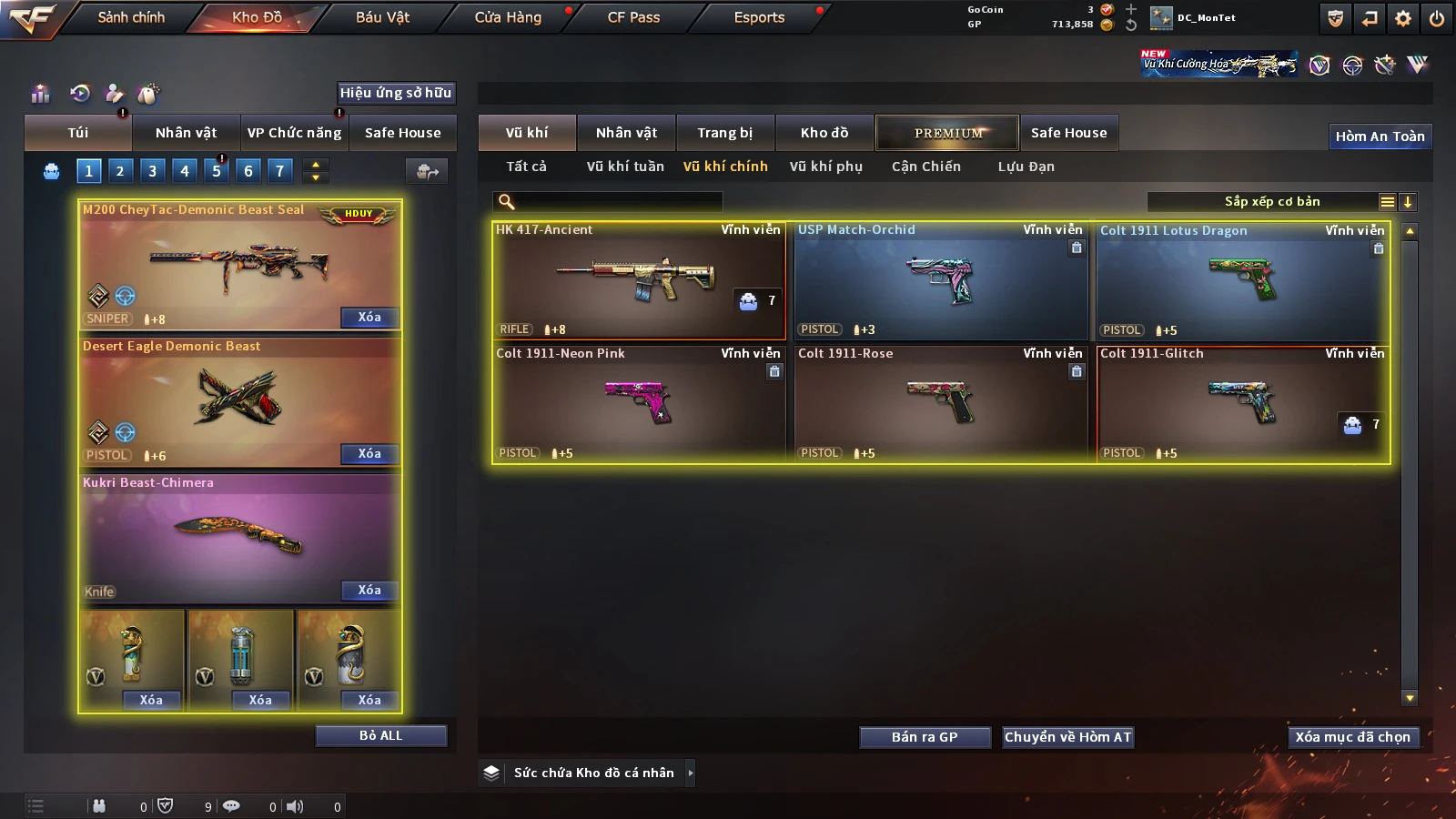Viewport: 1456px width, 819px height.
Task: Filter by Cận Chiến melee weapons
Action: point(925,167)
